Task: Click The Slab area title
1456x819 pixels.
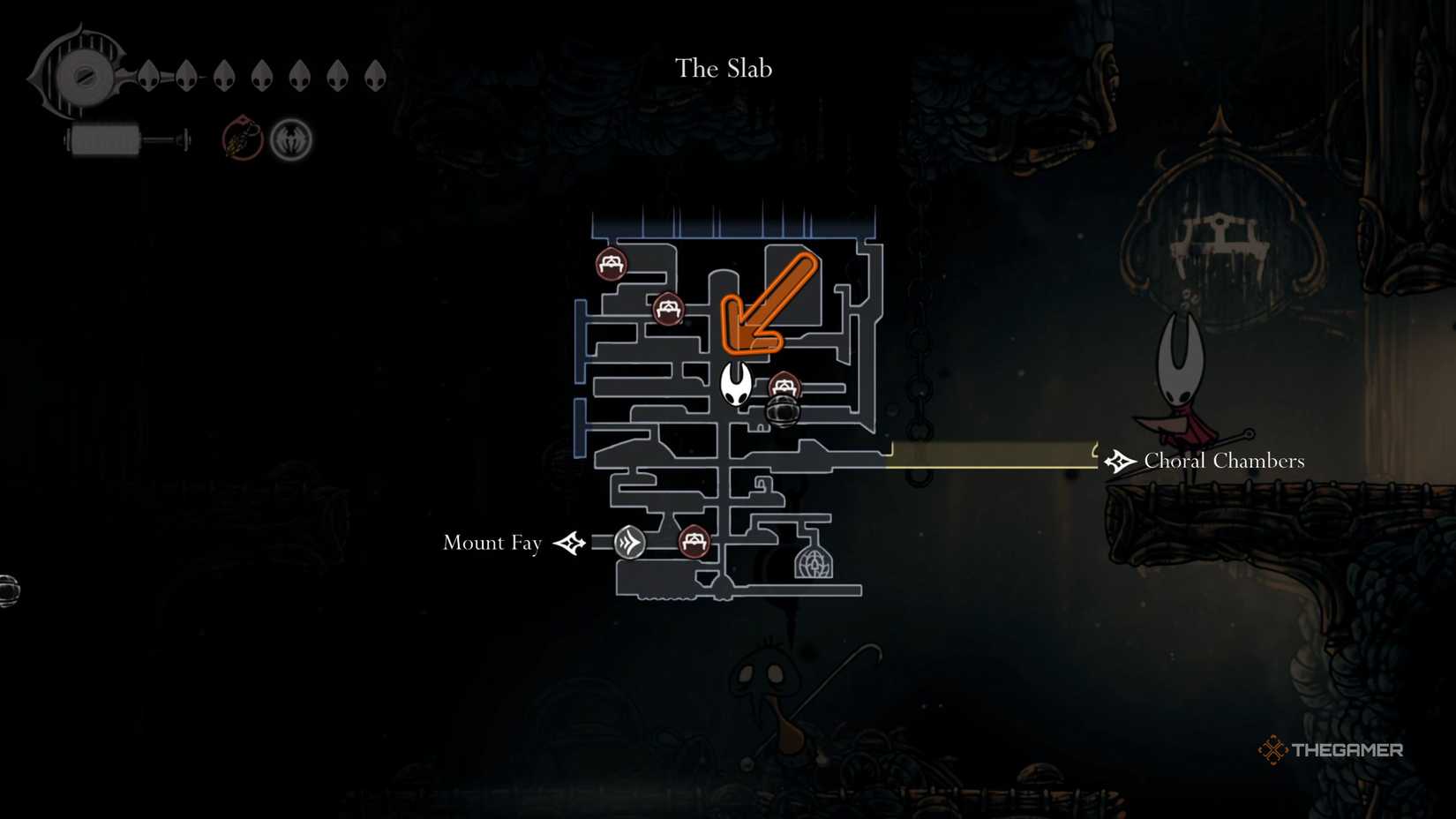Action: click(724, 68)
